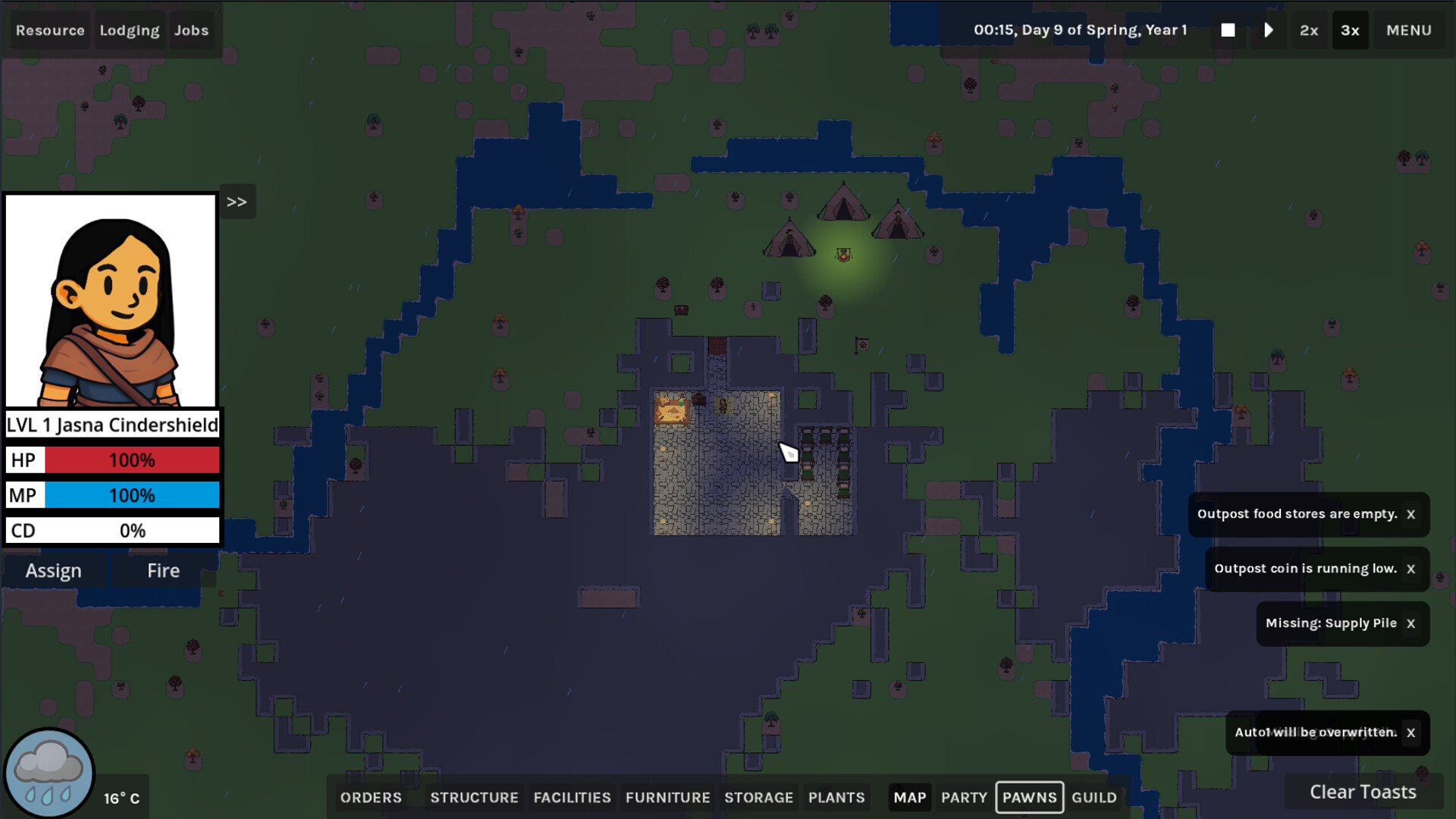Open the FURNITURE panel
Screen dimensions: 1456x819
(667, 797)
